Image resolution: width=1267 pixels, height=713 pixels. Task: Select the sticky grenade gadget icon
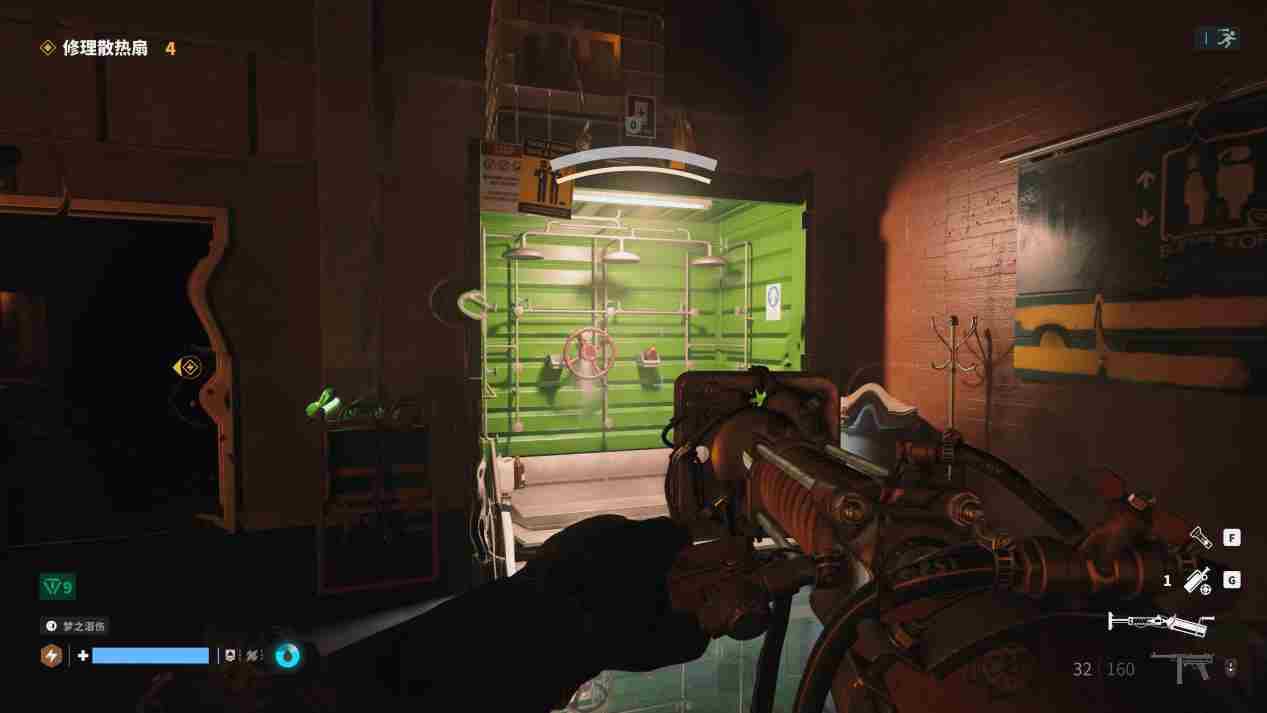(x=1198, y=580)
